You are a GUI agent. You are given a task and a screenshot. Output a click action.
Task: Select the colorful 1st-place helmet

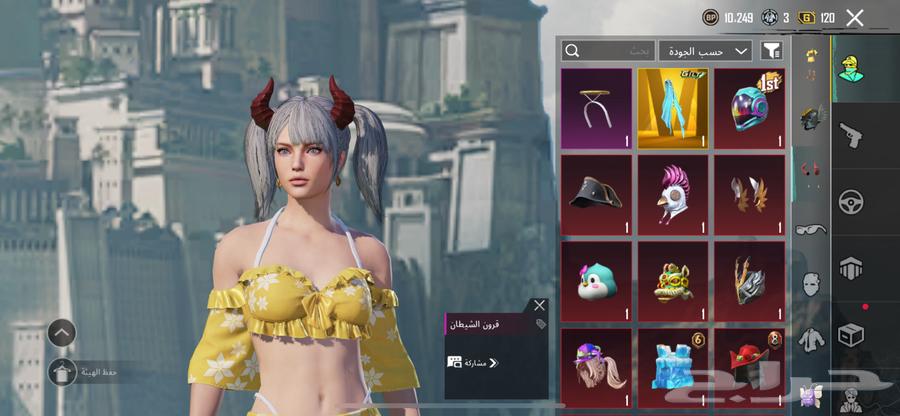[749, 108]
